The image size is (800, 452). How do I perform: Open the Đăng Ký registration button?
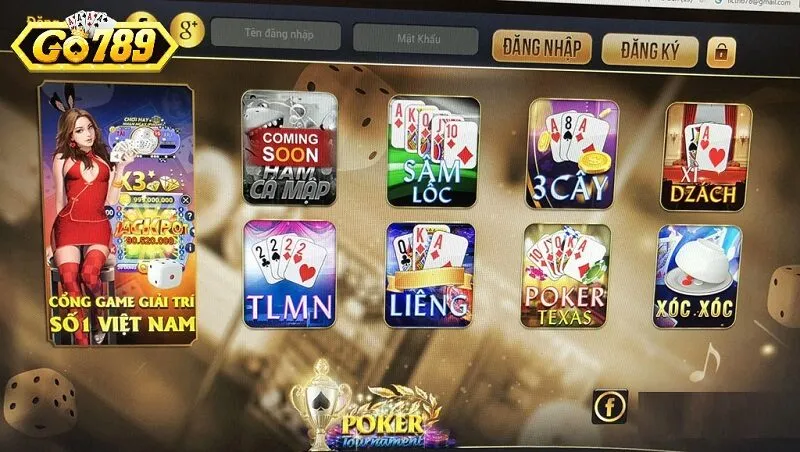pyautogui.click(x=649, y=49)
